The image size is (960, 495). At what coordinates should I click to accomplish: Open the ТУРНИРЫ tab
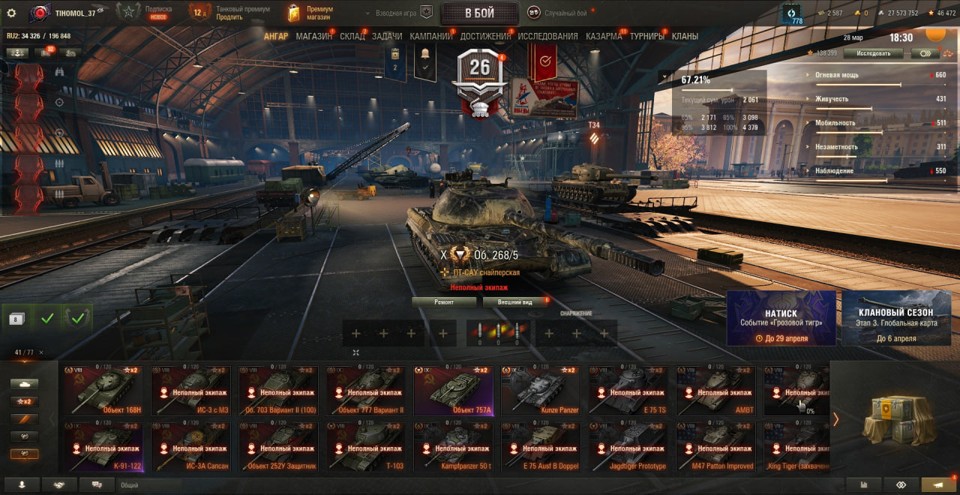click(x=647, y=36)
